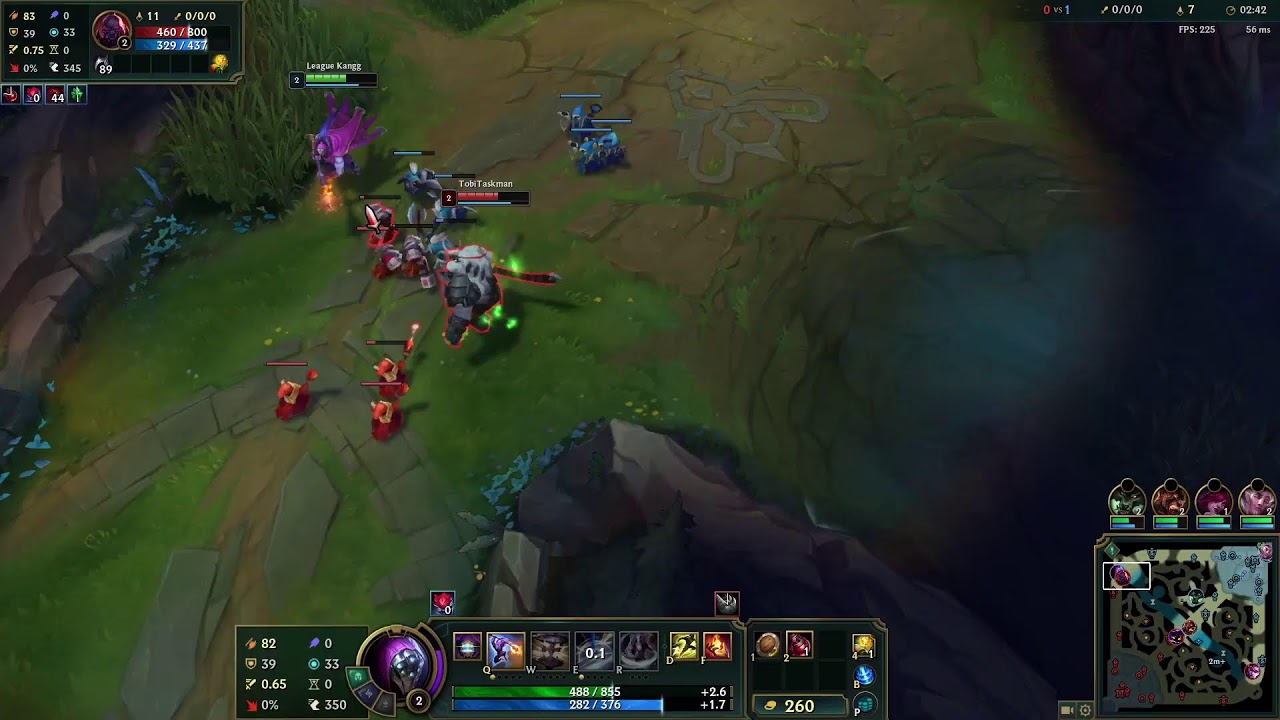Click the green tree buff icon
The height and width of the screenshot is (720, 1280).
tap(77, 95)
